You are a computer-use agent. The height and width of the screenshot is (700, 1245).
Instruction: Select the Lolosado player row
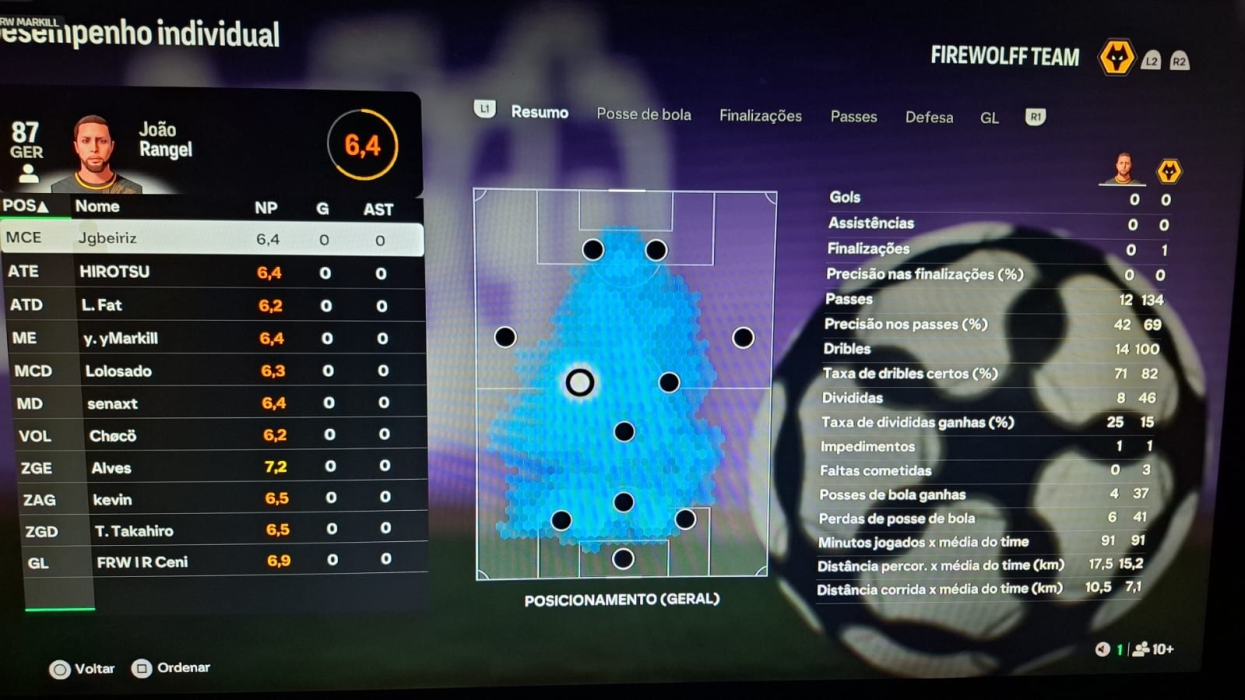pos(211,371)
